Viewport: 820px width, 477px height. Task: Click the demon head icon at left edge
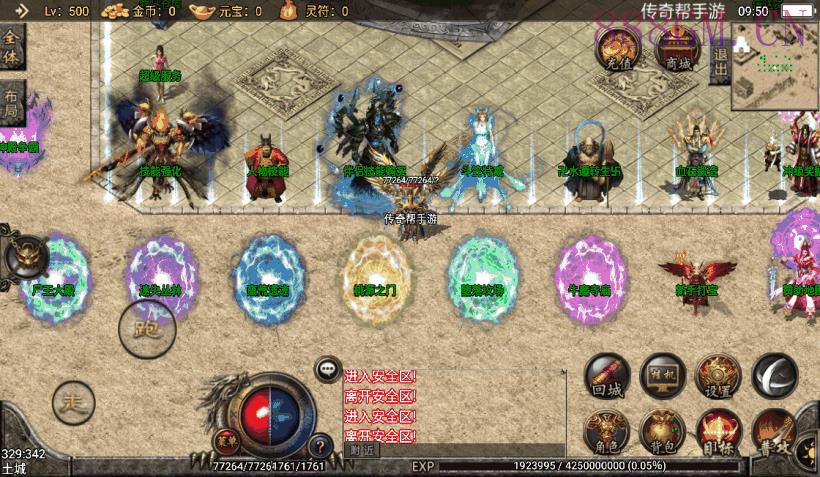coord(25,258)
